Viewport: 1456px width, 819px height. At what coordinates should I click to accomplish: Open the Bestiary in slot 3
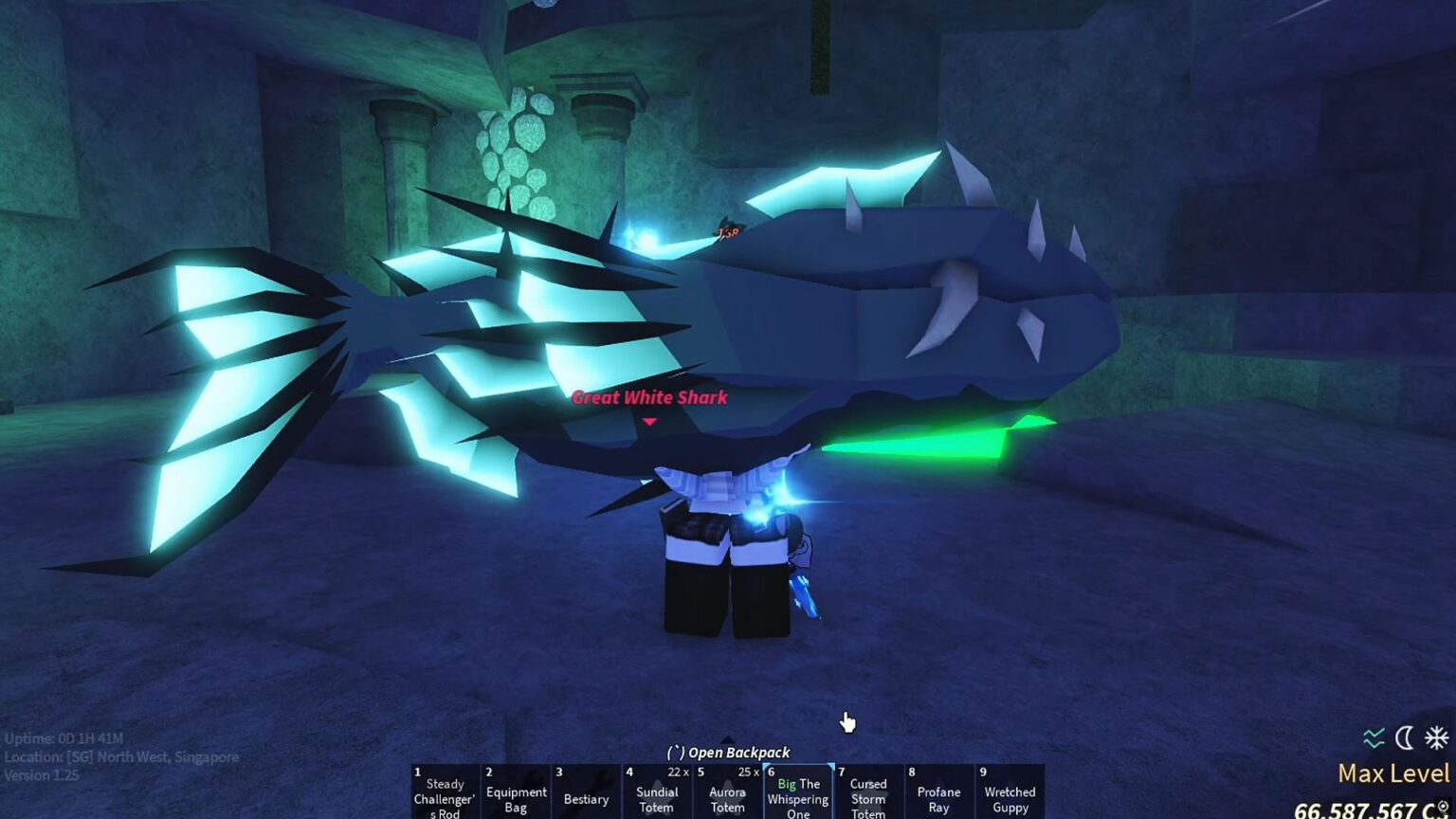pos(587,792)
